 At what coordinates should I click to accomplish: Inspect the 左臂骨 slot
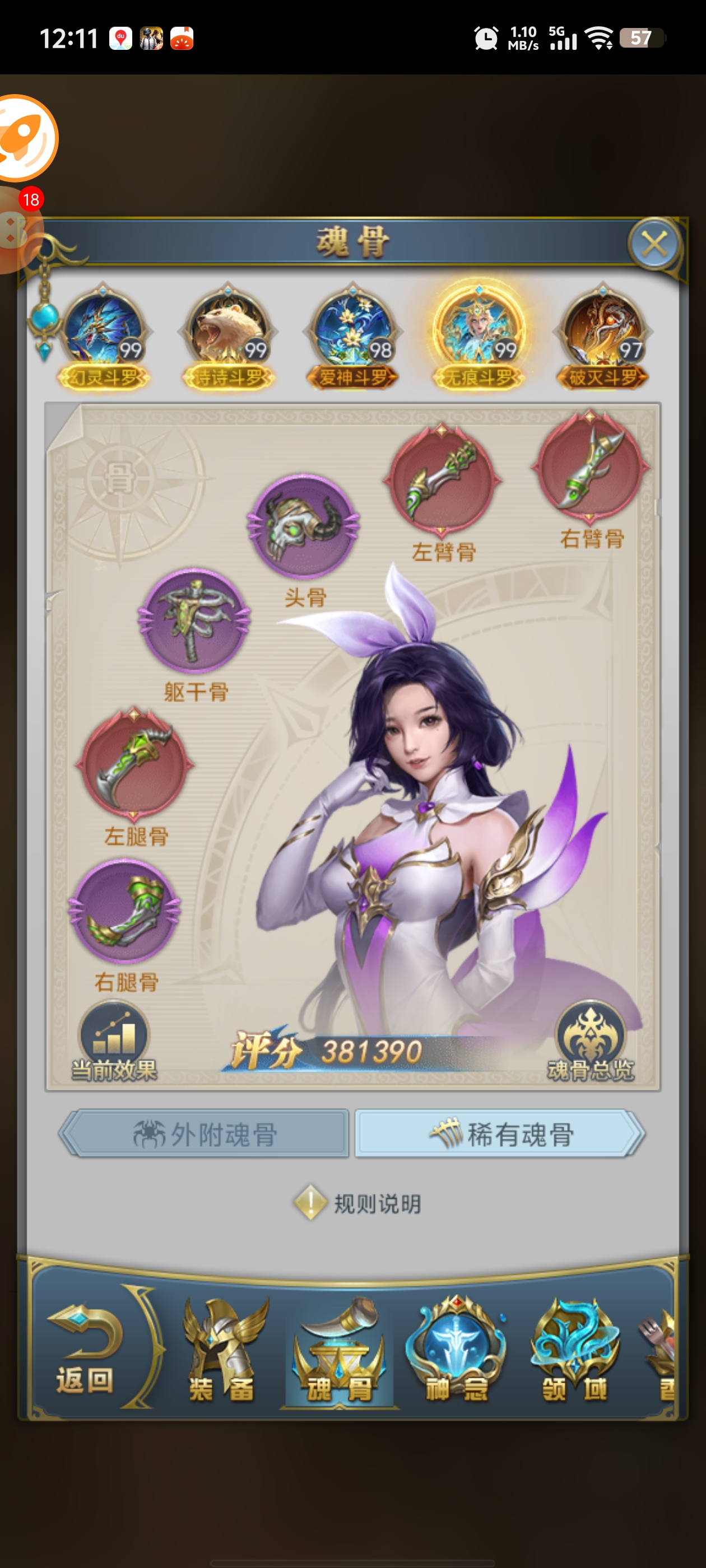[443, 481]
